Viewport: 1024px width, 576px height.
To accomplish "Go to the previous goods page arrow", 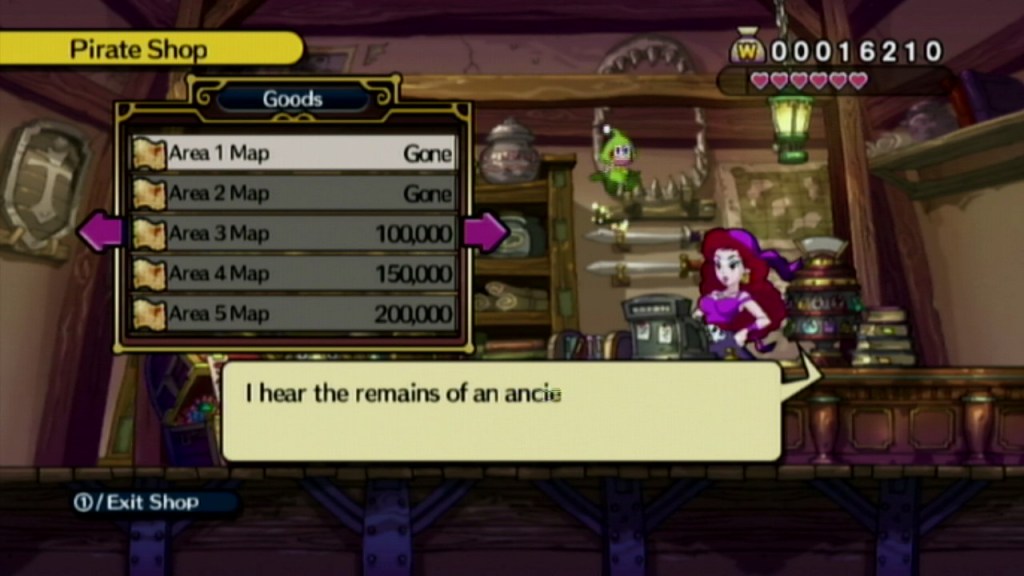I will (x=100, y=233).
